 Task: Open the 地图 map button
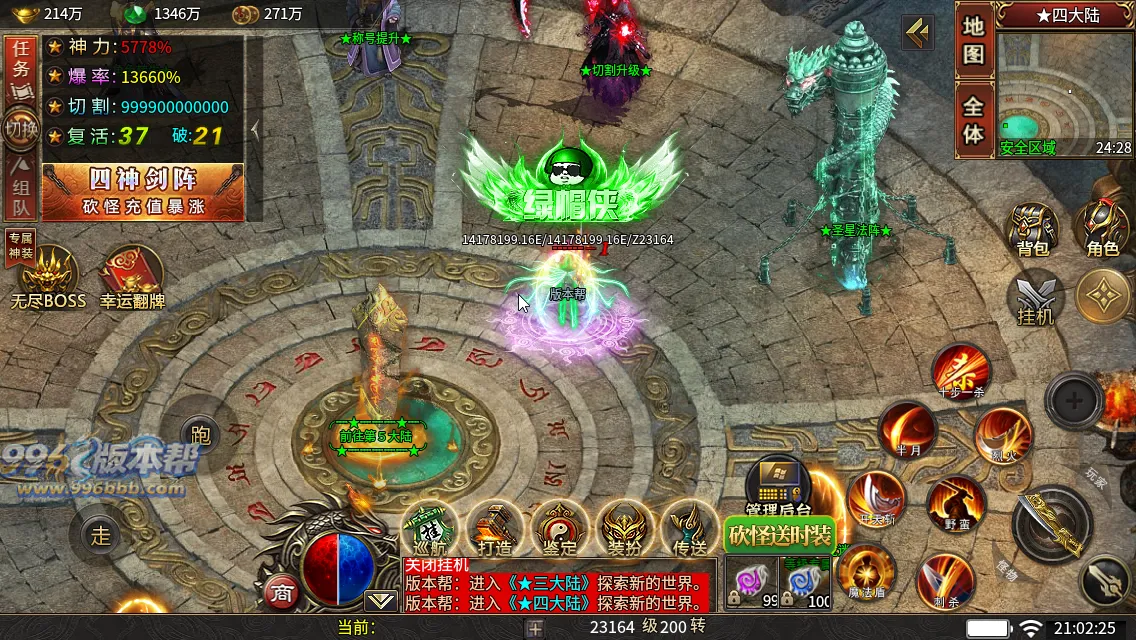(x=974, y=41)
